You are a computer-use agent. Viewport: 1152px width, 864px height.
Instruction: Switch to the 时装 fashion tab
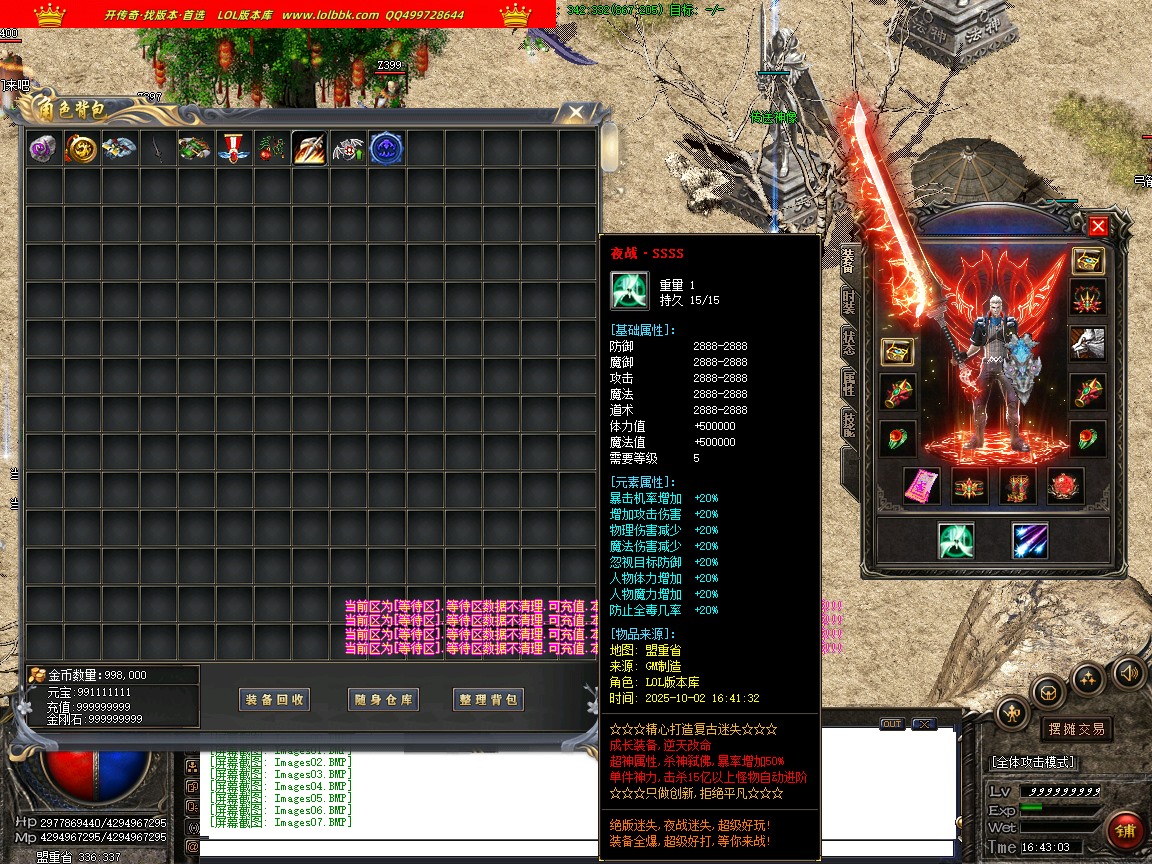click(x=848, y=301)
